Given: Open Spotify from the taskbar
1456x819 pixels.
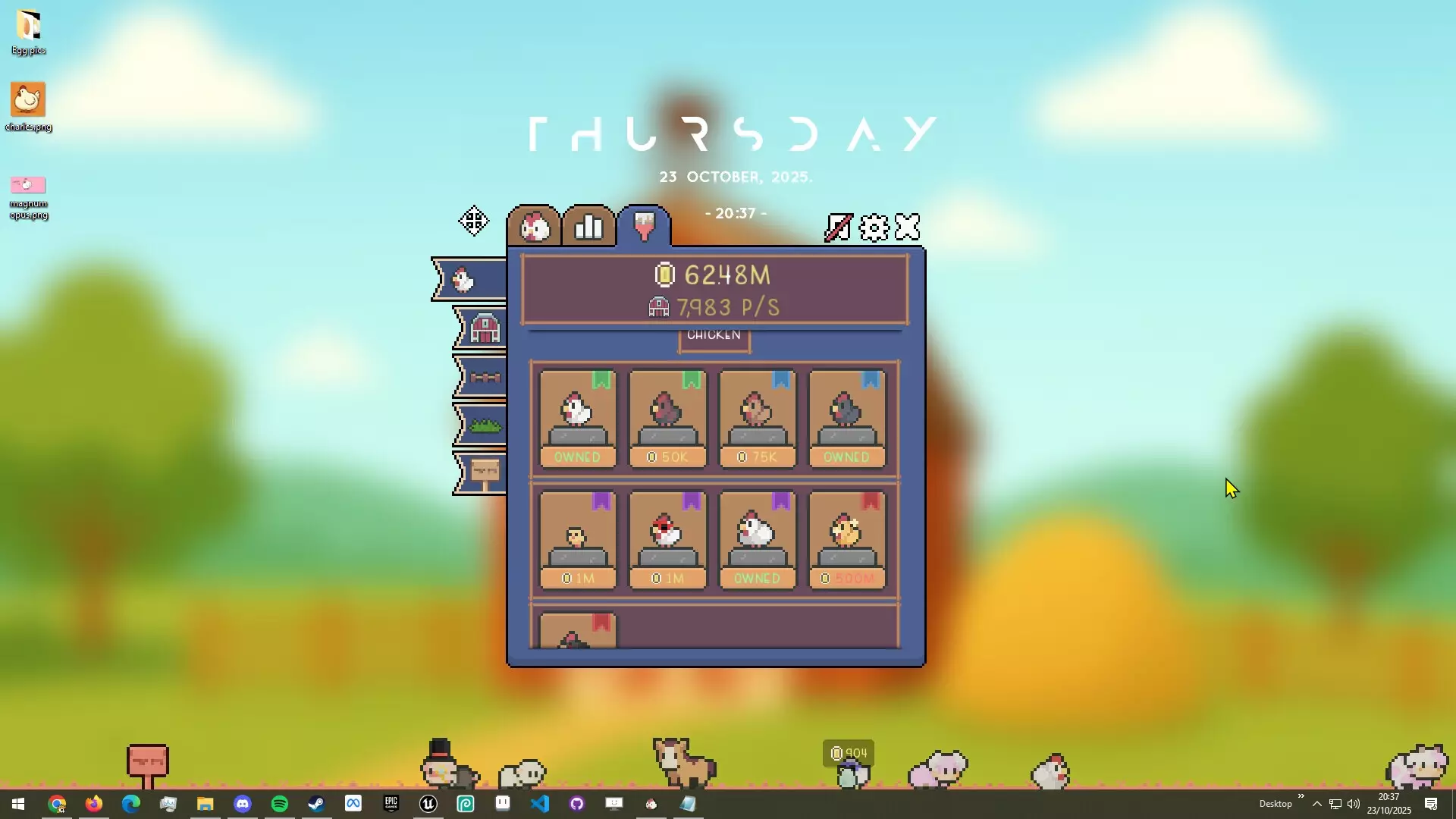Looking at the screenshot, I should point(279,804).
